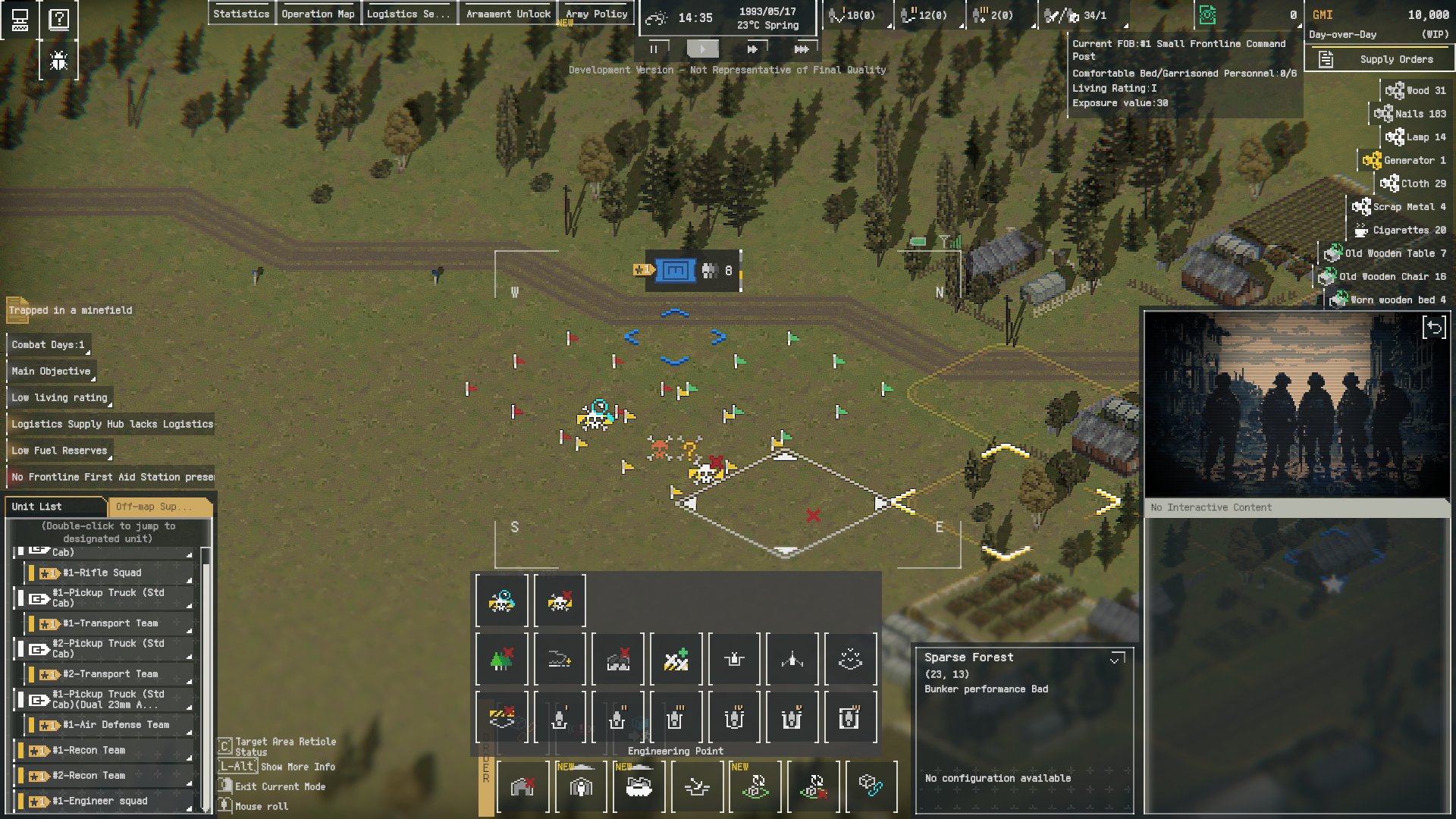Open the Statistics menu

coord(241,14)
